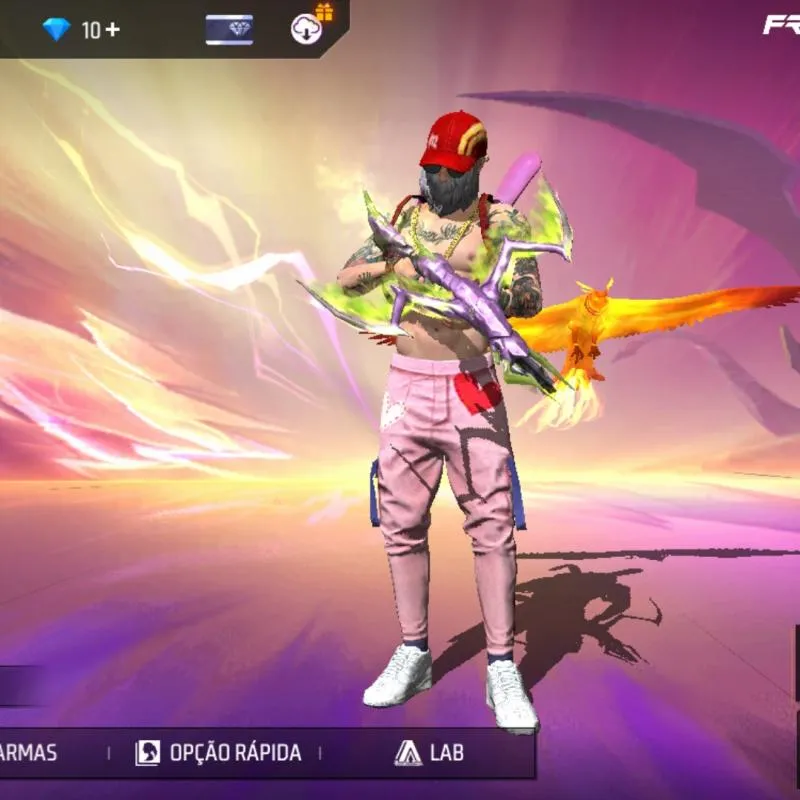The height and width of the screenshot is (800, 800).
Task: Open the LAB menu
Action: point(428,753)
